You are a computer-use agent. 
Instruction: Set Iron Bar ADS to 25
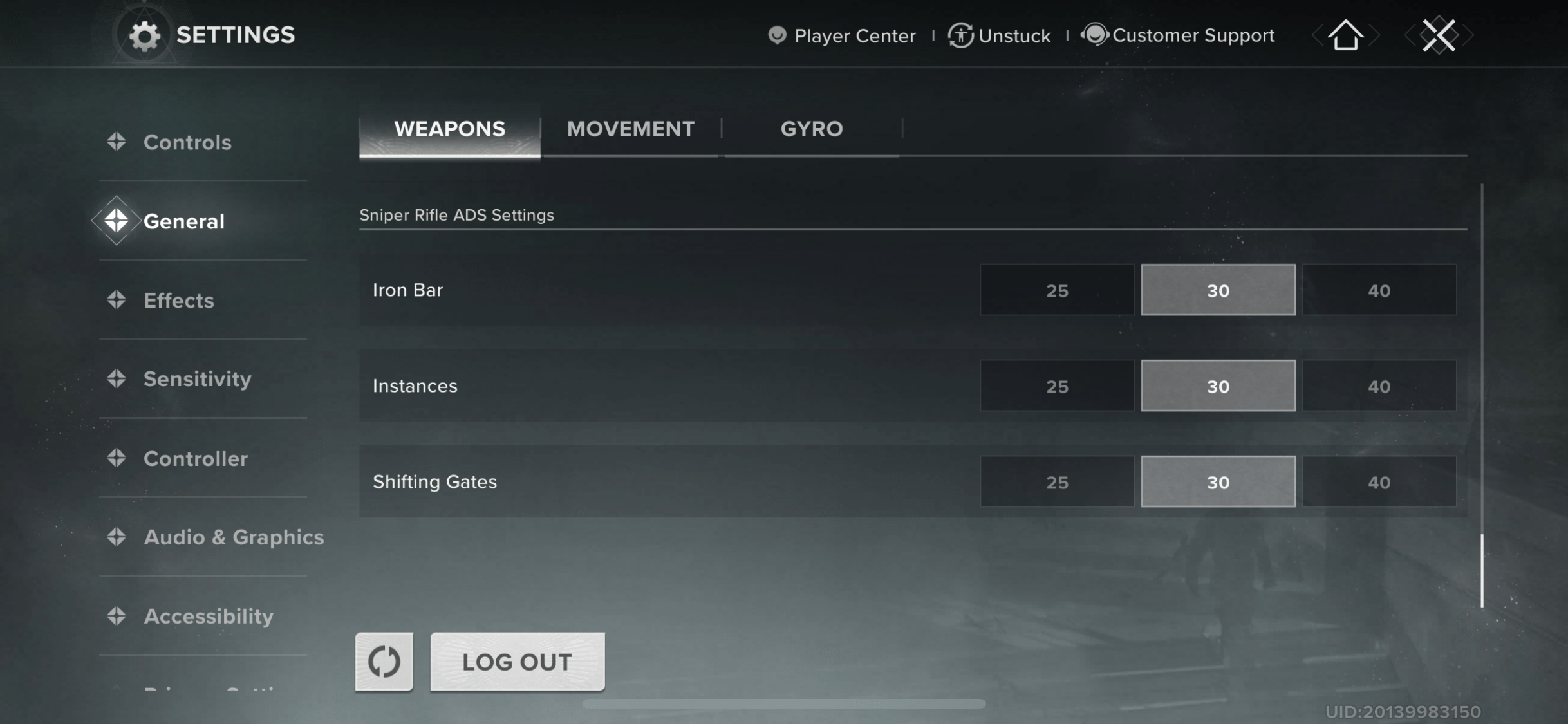click(1056, 290)
